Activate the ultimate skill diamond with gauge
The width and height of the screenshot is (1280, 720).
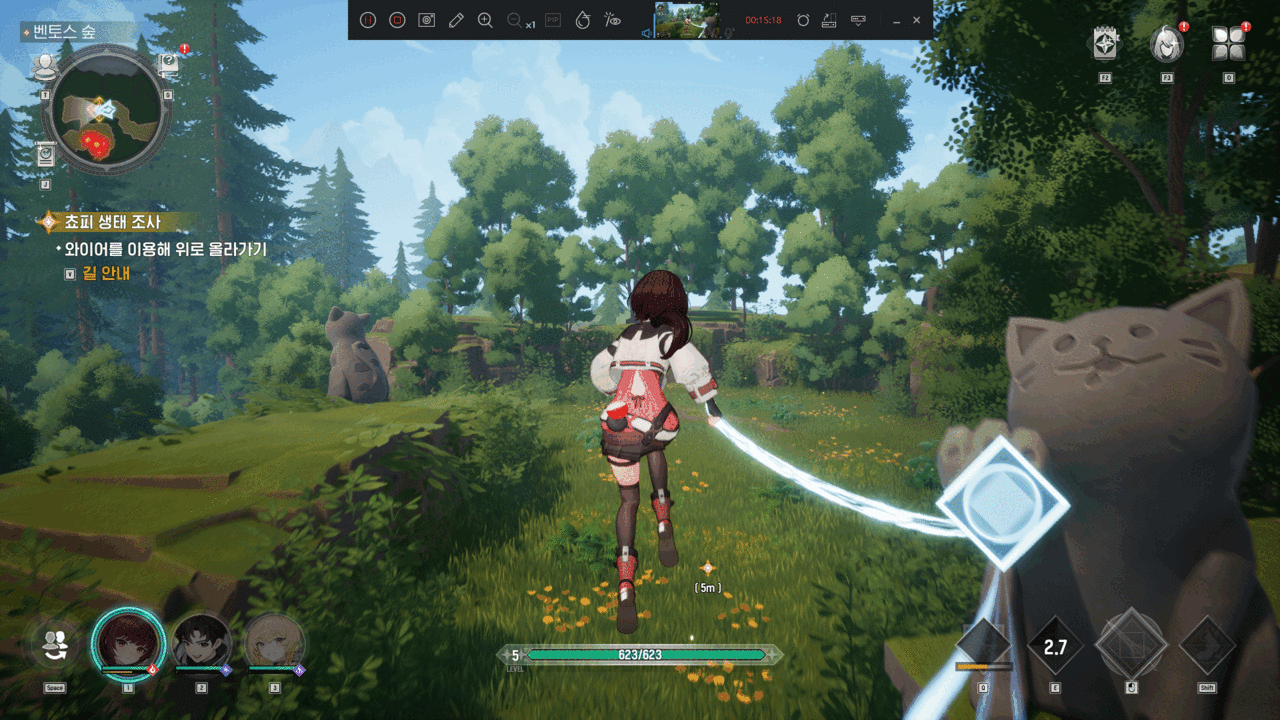(x=983, y=645)
